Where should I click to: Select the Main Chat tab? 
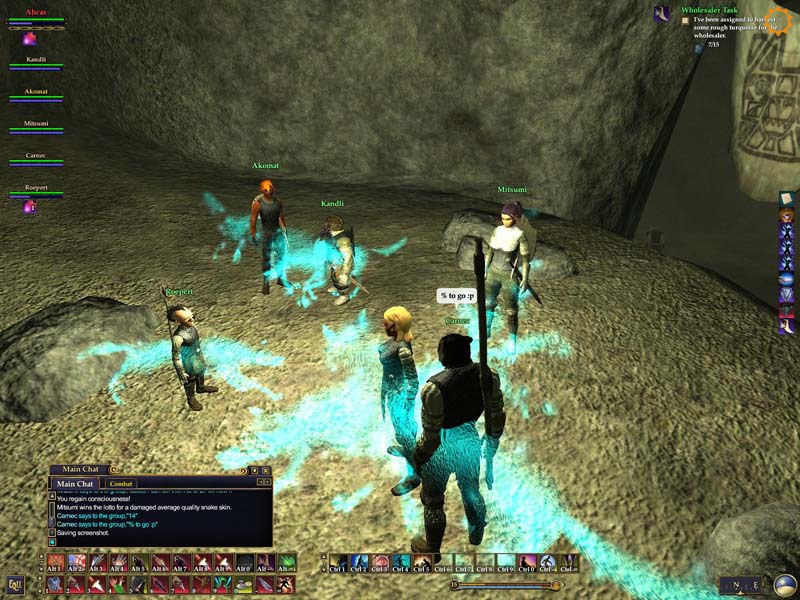pos(77,484)
